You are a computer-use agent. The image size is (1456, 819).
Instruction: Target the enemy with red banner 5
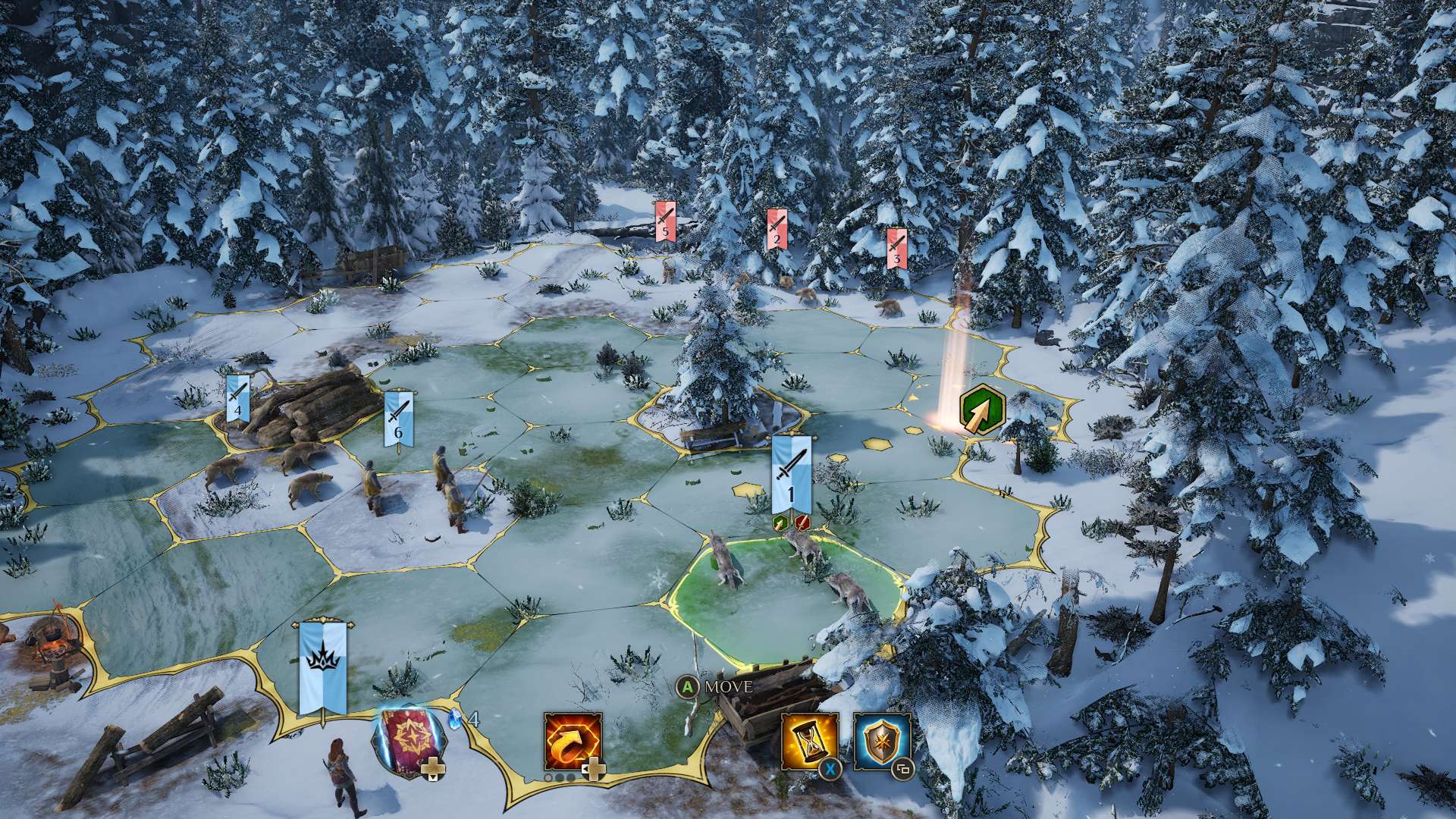[665, 221]
